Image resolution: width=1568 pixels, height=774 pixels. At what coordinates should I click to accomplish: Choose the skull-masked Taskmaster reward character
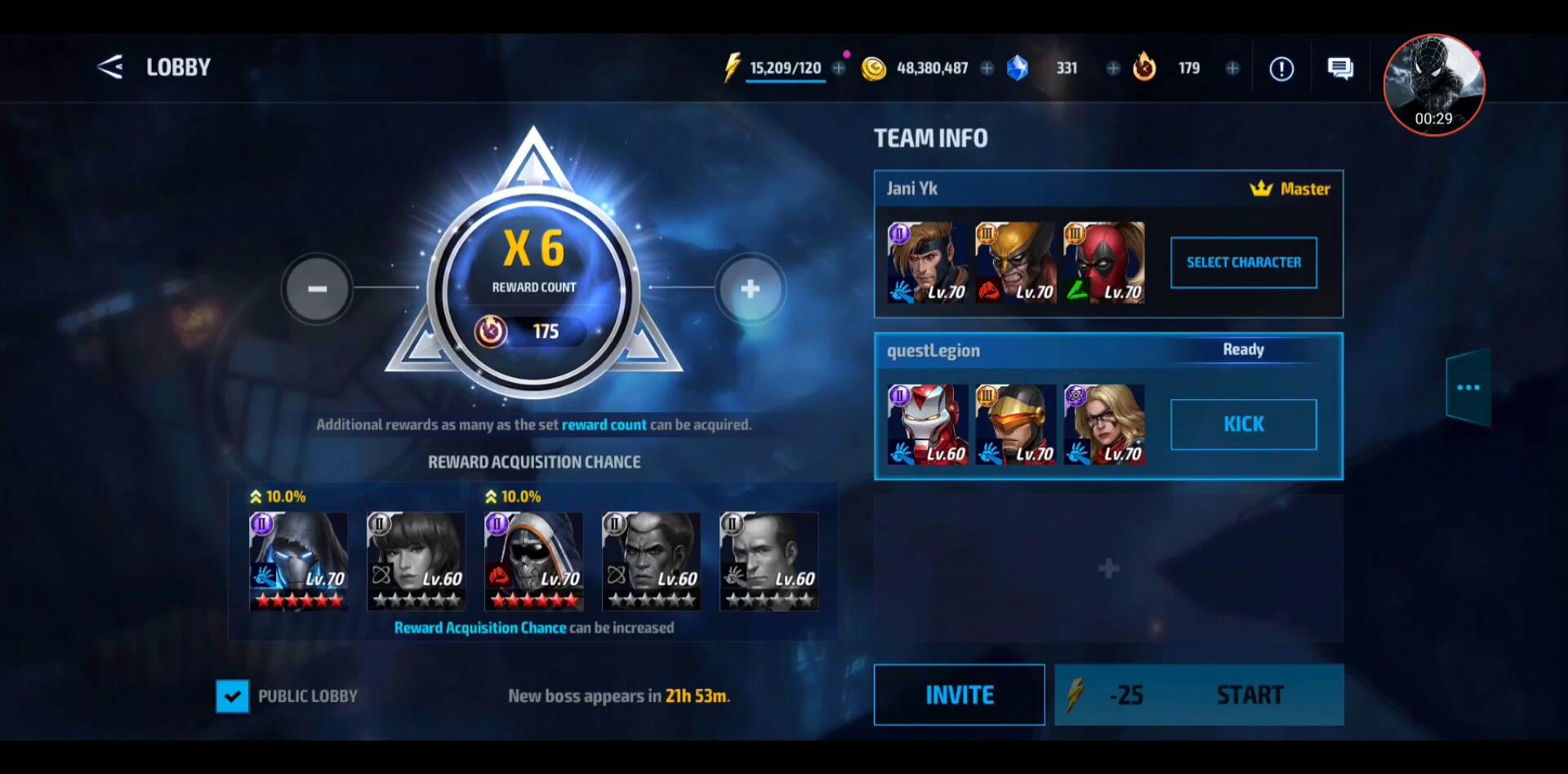(534, 561)
